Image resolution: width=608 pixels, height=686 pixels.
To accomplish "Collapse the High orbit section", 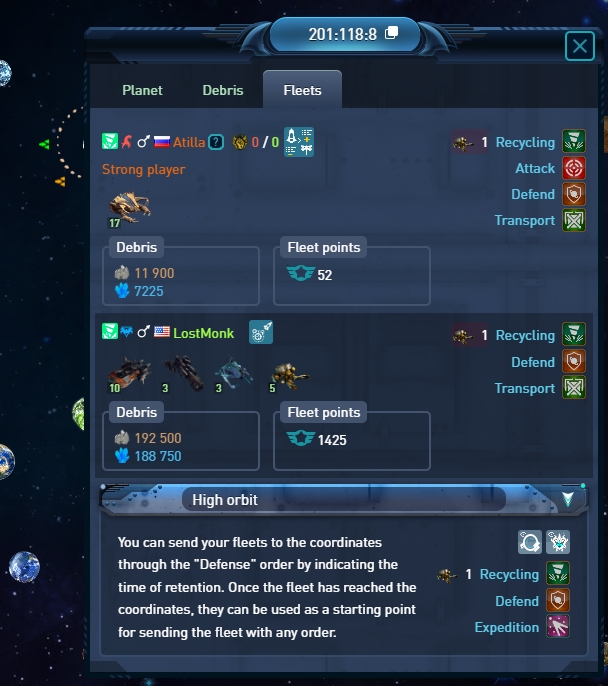I will point(568,498).
